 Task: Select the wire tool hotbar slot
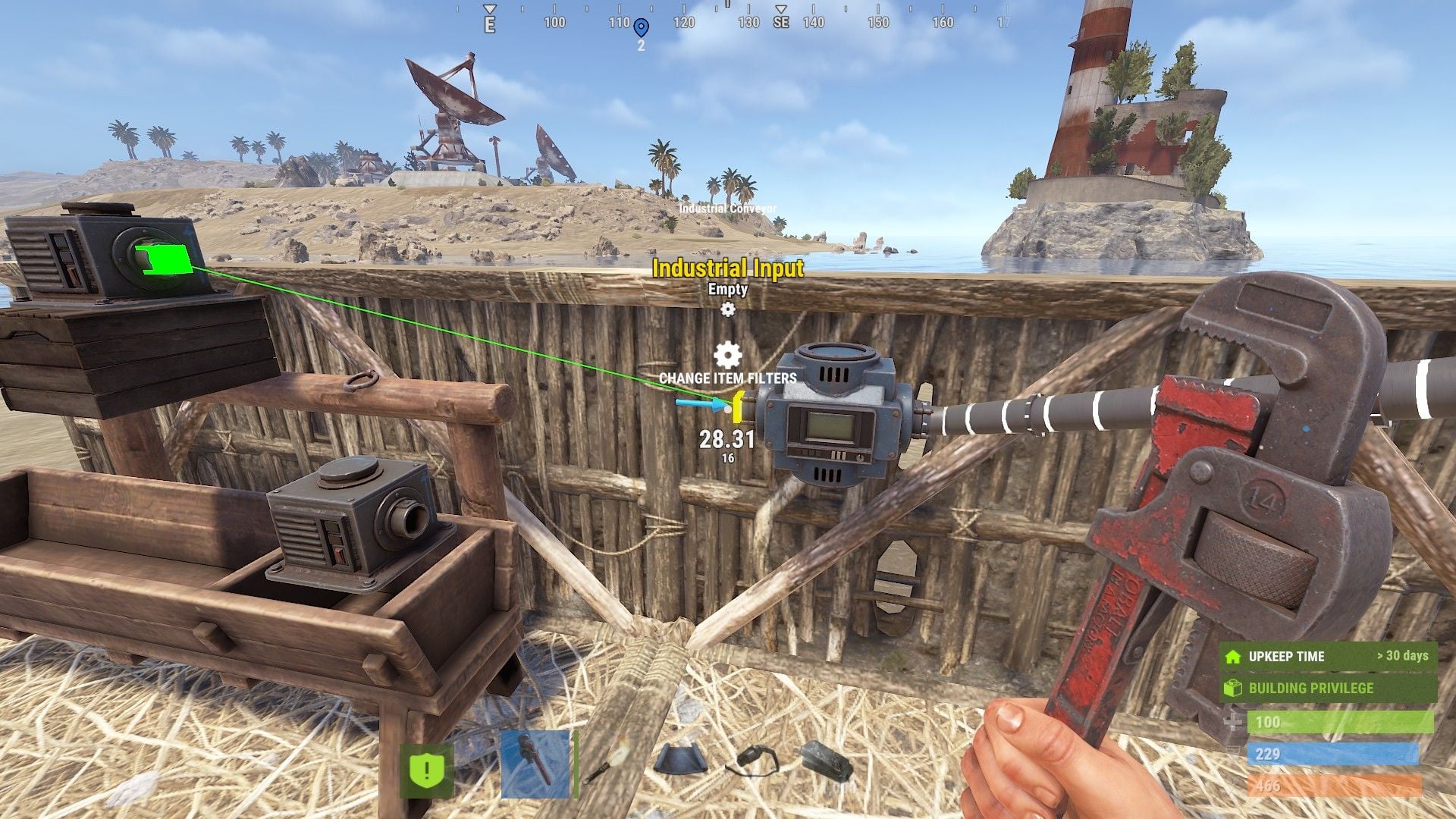753,761
